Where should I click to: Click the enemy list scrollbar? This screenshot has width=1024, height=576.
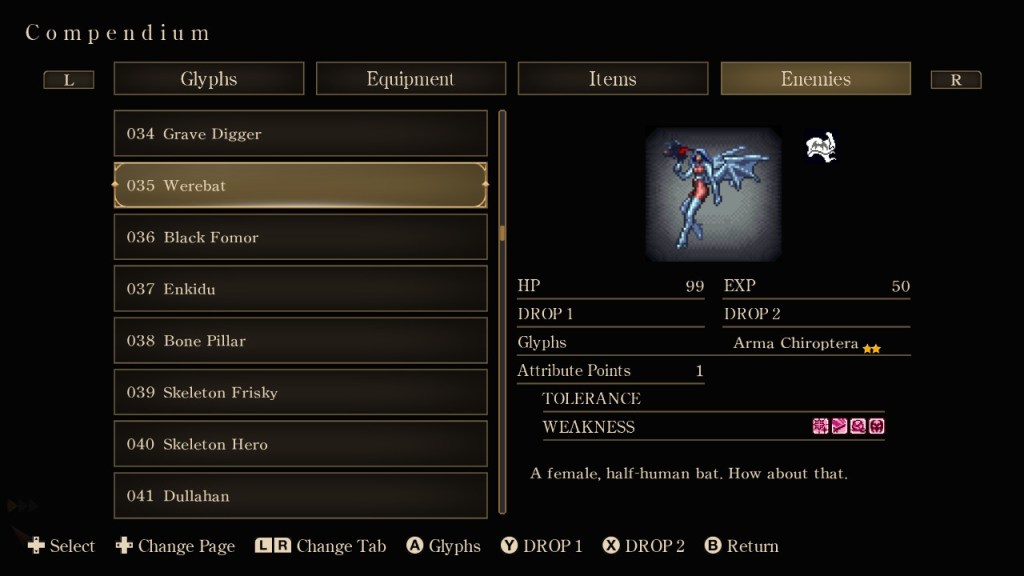pos(502,234)
